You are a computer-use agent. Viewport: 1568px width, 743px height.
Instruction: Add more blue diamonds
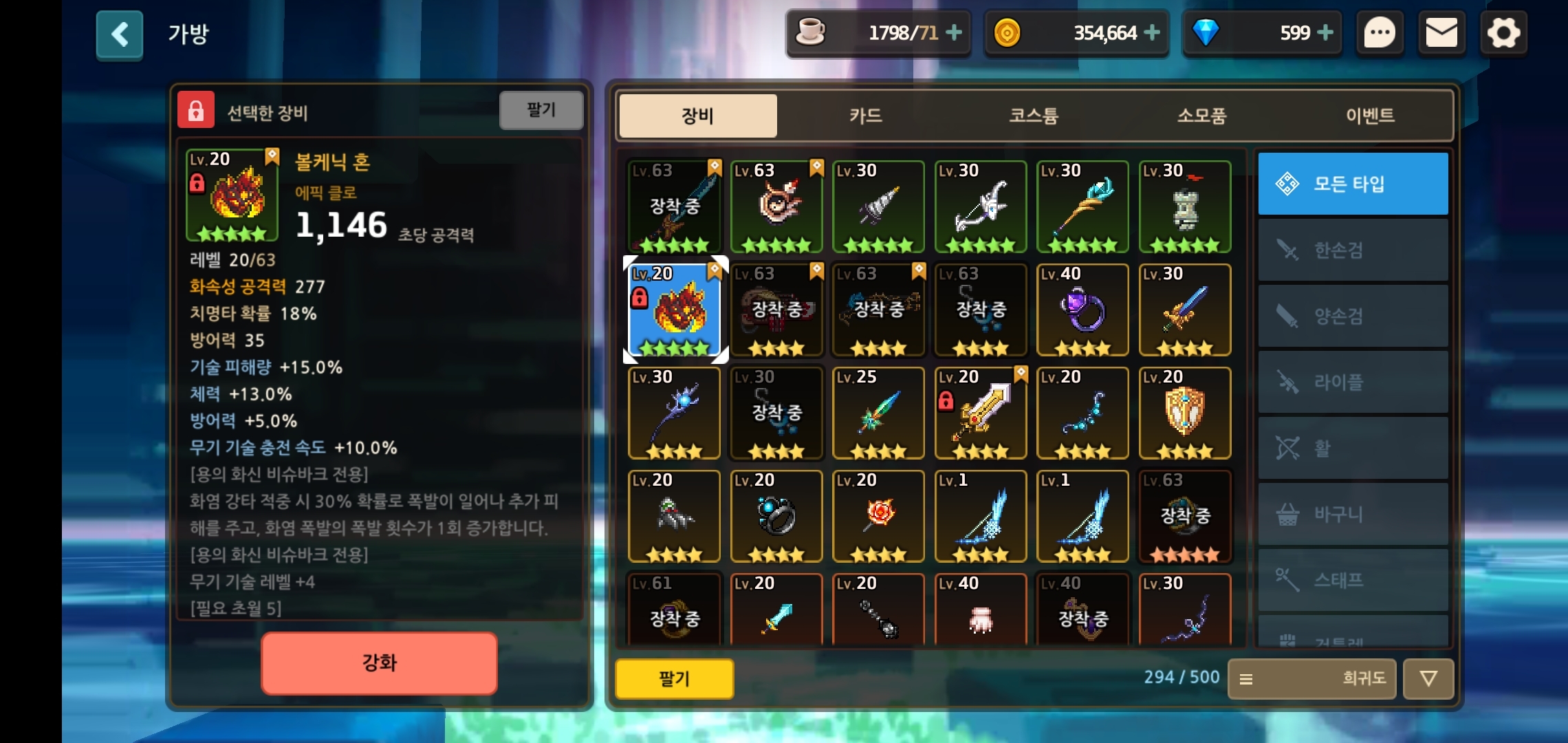point(1325,32)
